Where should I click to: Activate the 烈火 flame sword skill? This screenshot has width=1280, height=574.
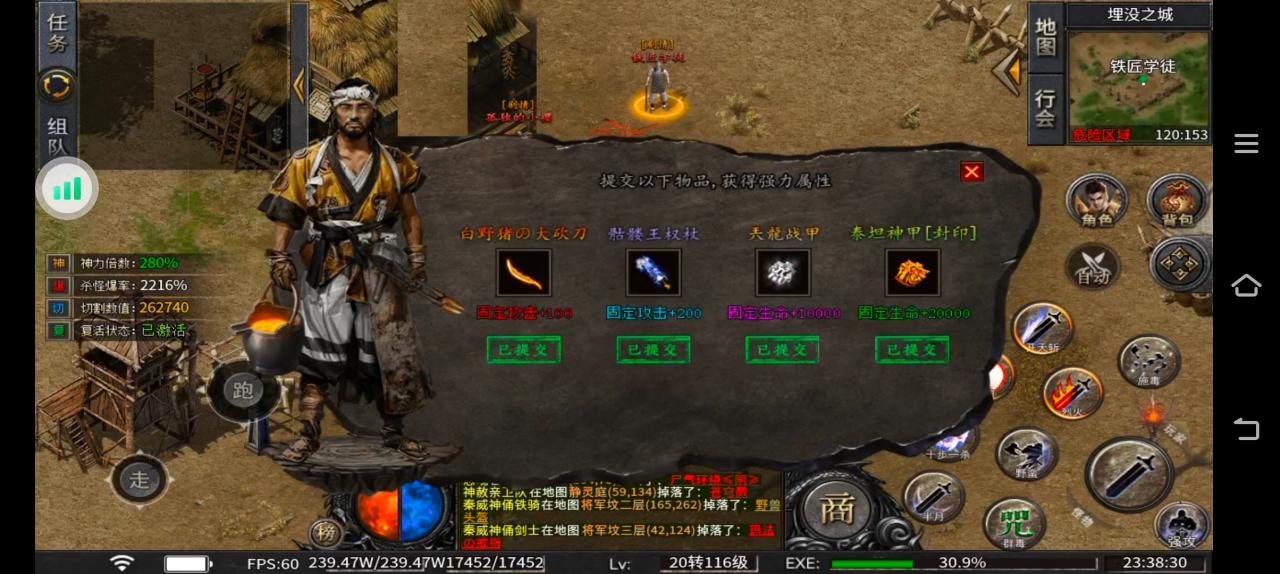[x=1072, y=392]
